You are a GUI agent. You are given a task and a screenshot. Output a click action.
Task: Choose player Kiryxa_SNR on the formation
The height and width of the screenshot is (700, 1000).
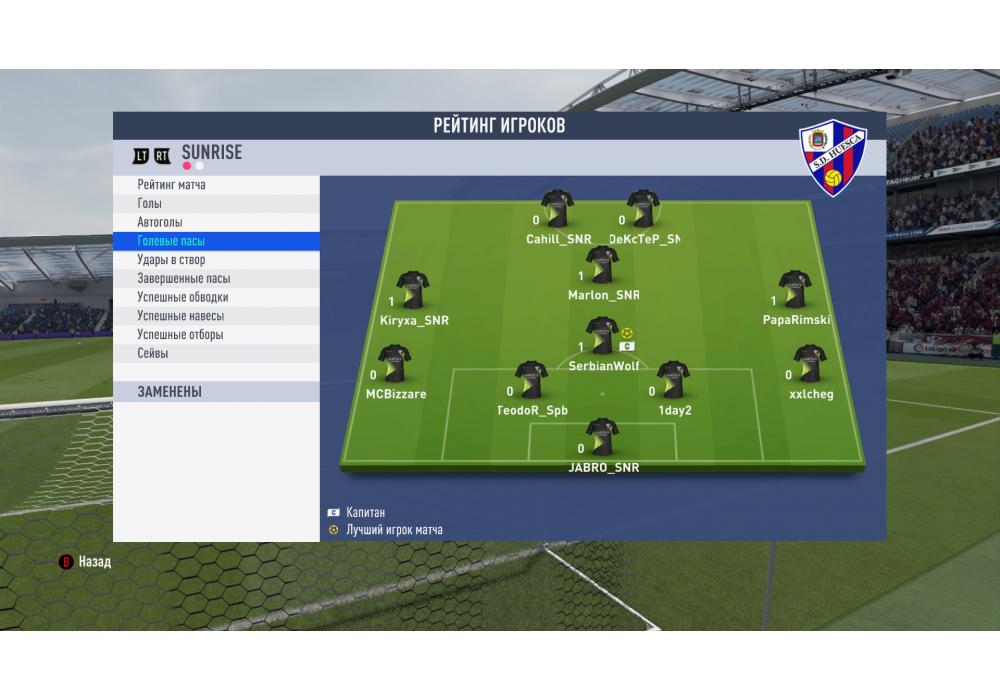coord(412,290)
